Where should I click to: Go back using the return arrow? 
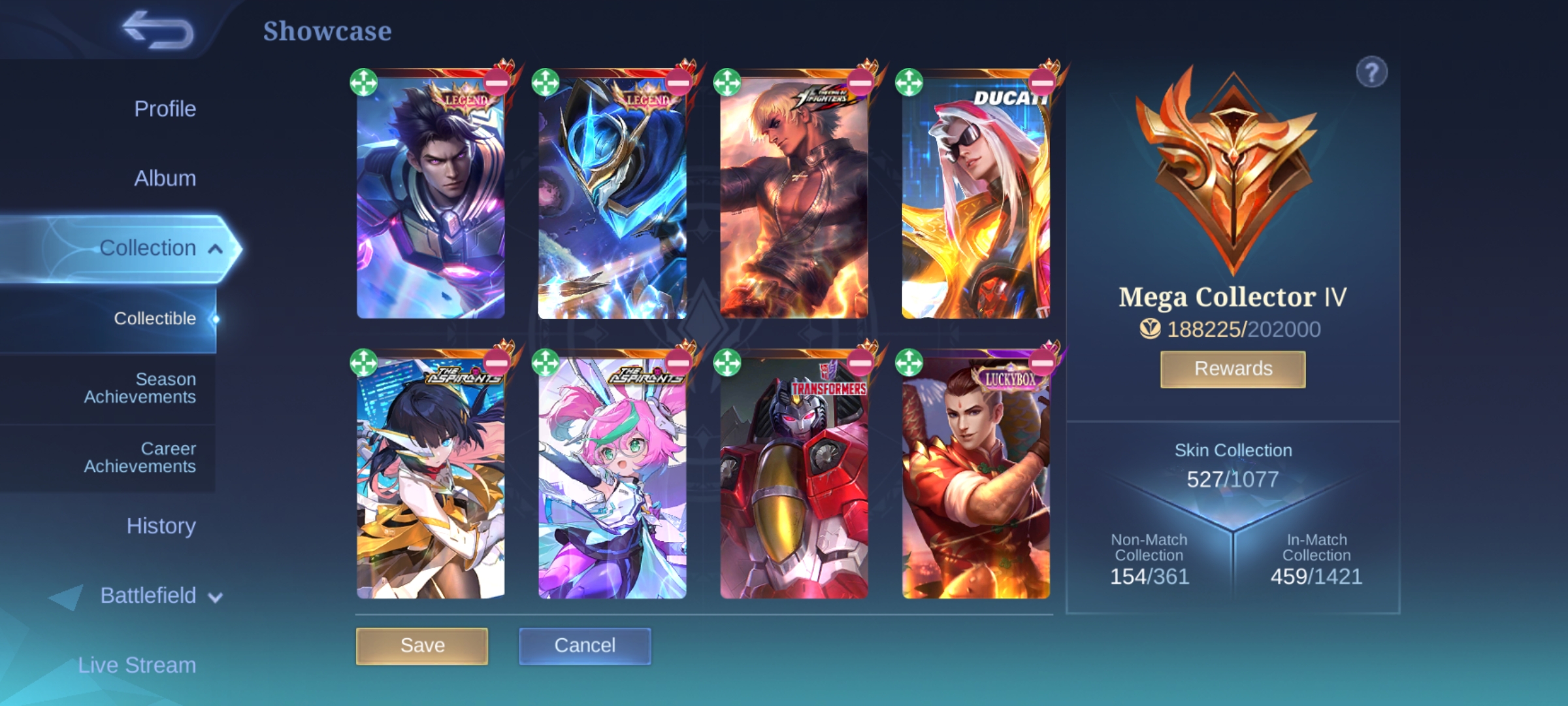point(159,31)
